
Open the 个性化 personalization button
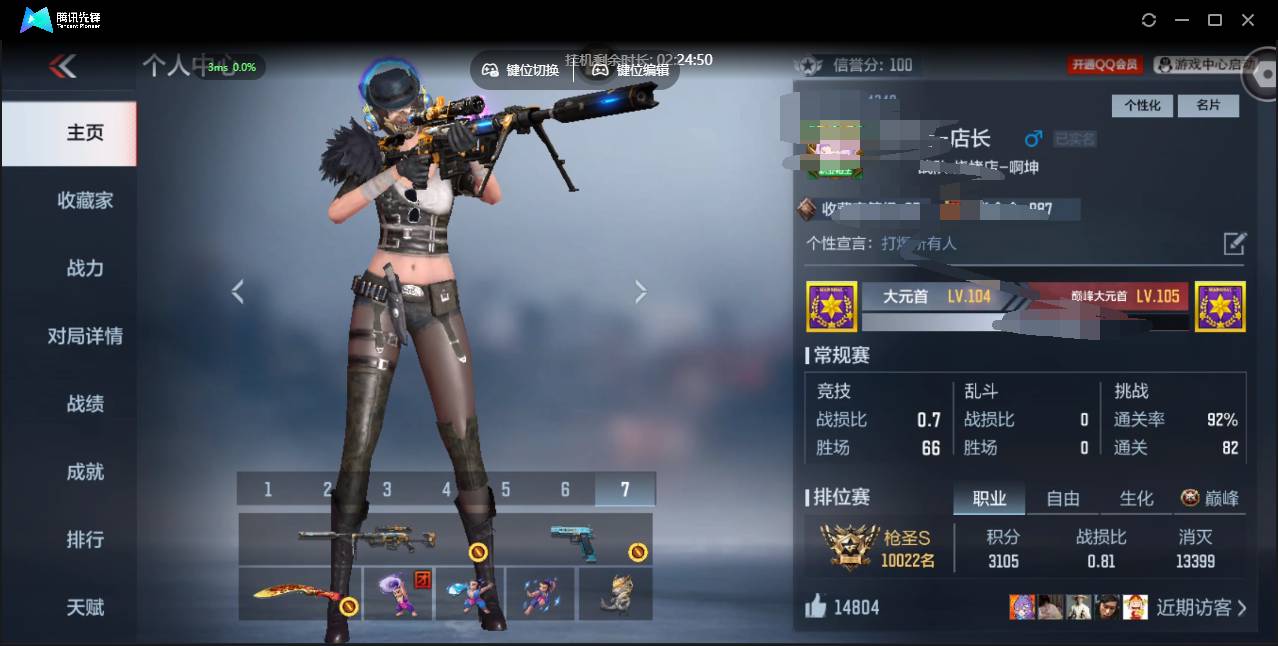click(x=1141, y=105)
